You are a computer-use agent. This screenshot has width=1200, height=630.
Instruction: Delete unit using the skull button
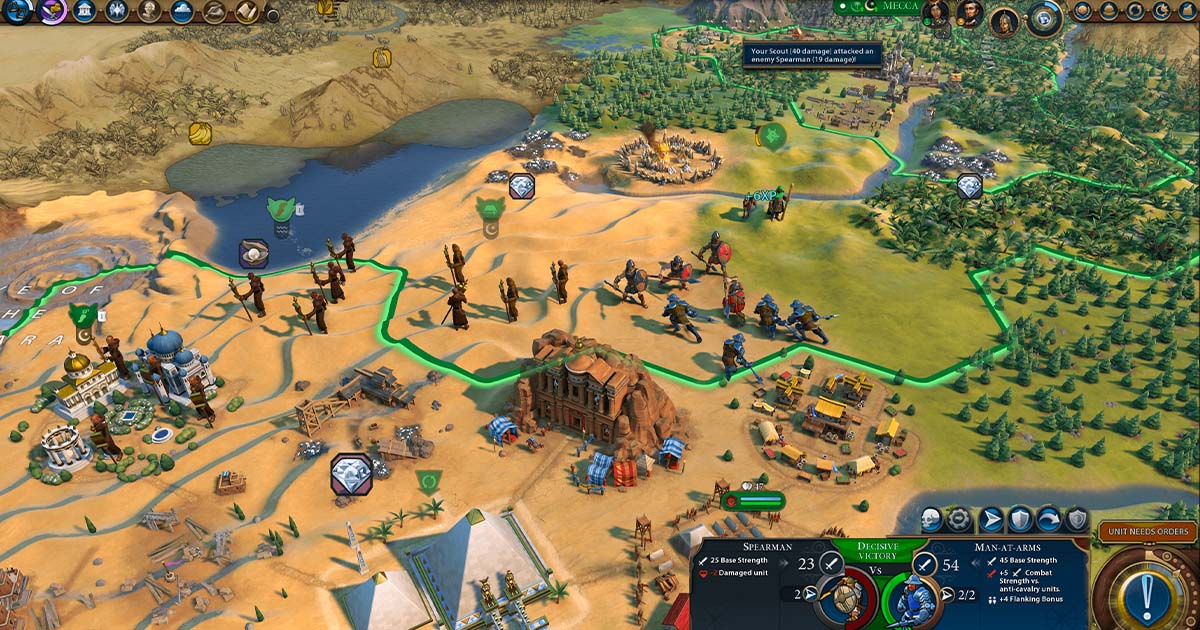[931, 519]
